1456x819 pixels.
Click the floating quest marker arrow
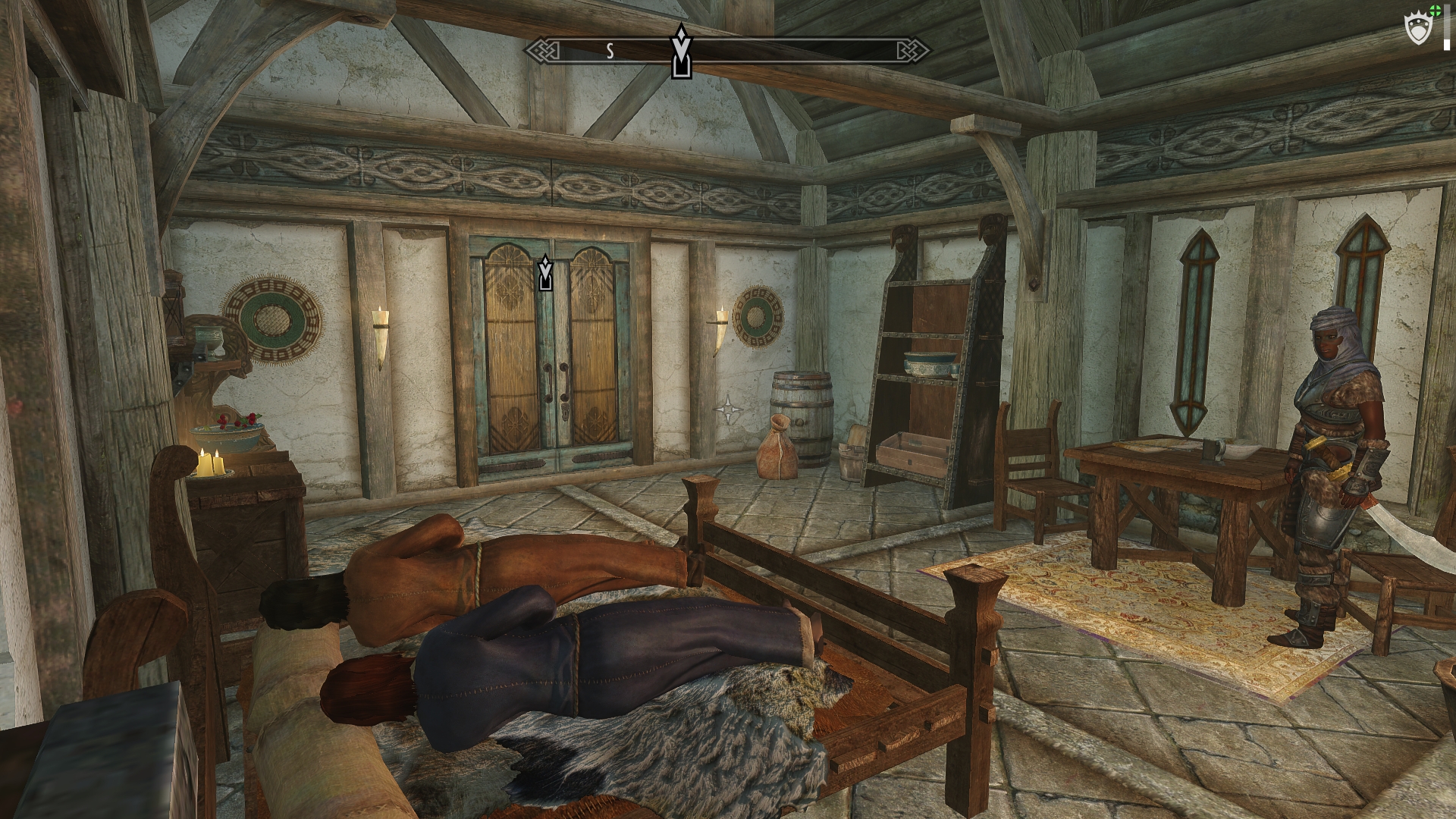tap(544, 275)
